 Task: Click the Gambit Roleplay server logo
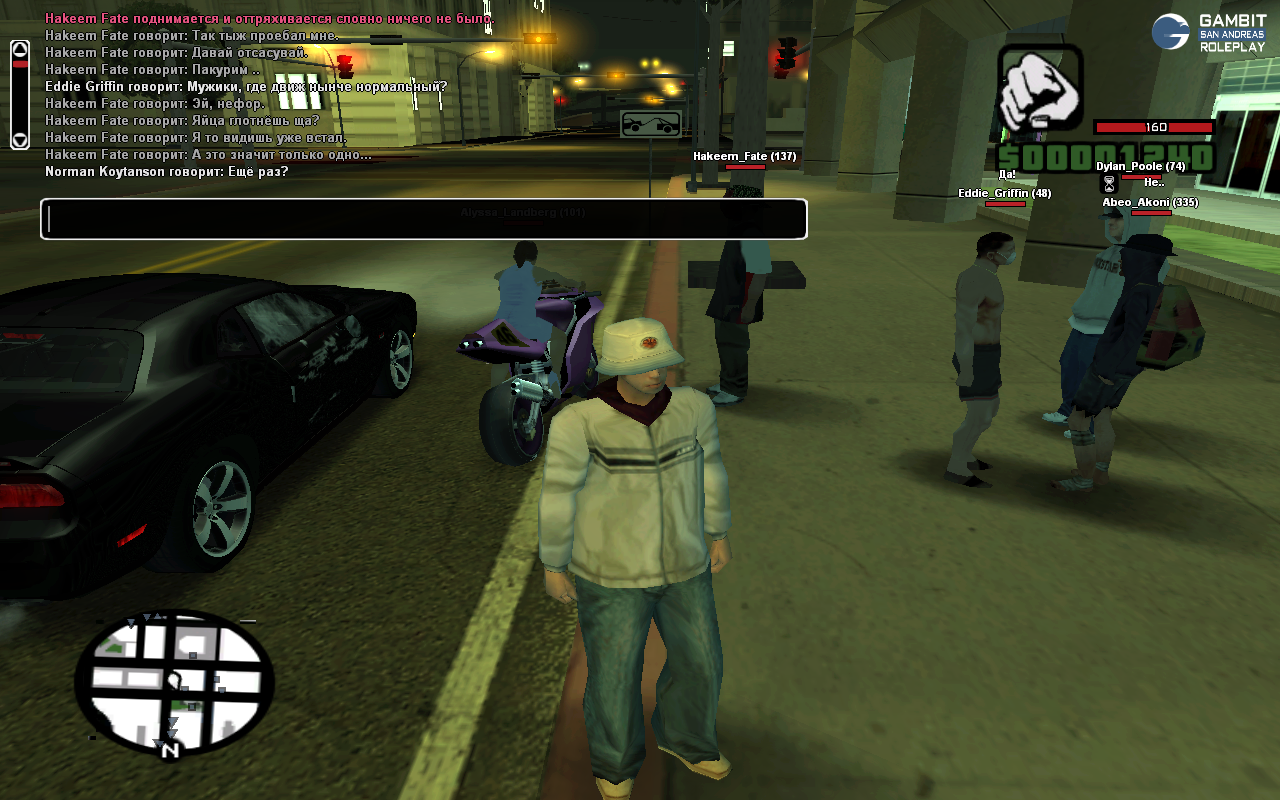pos(1208,32)
